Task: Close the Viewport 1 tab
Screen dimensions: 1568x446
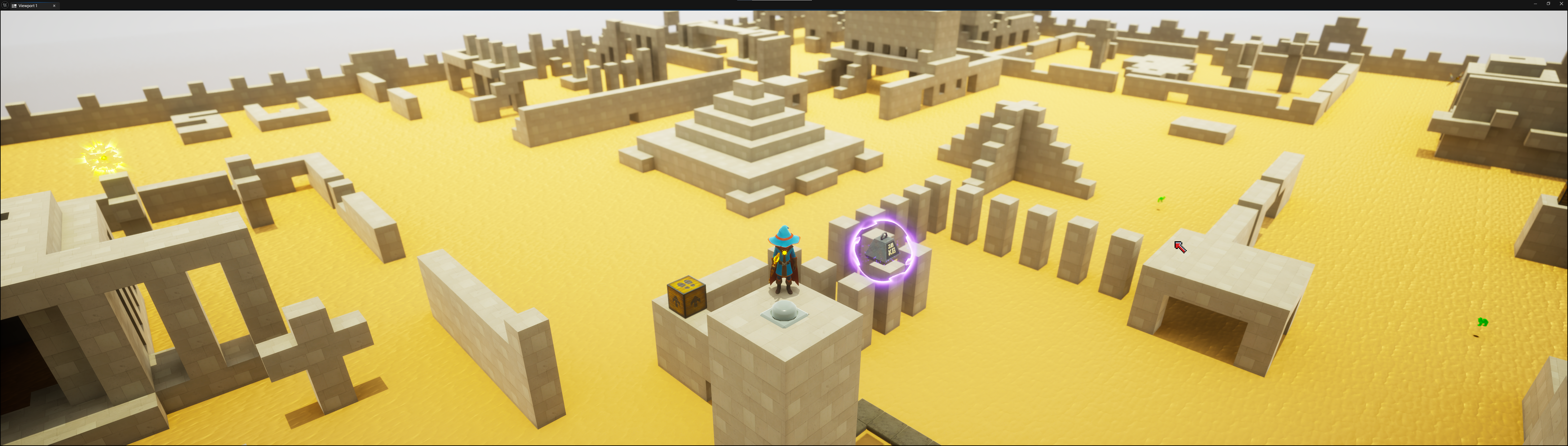Action: coord(54,6)
